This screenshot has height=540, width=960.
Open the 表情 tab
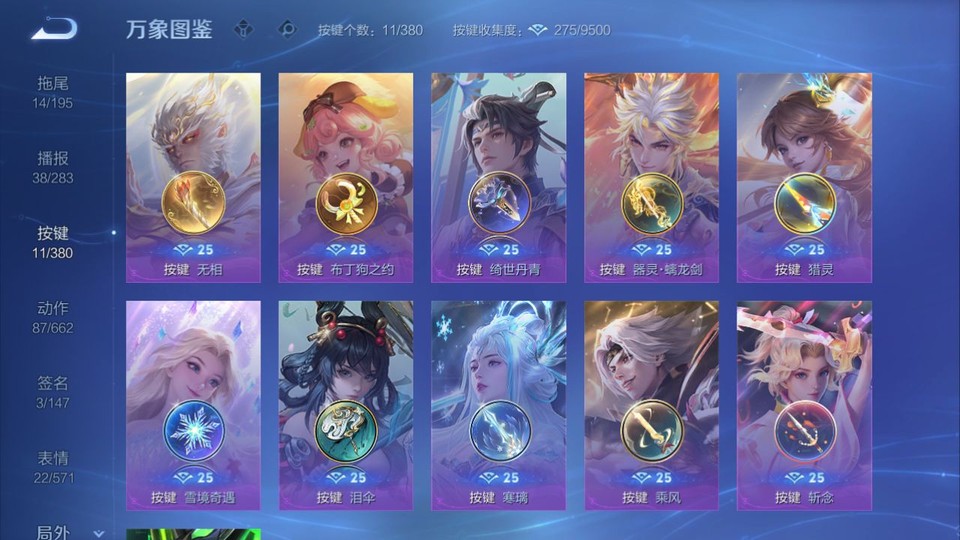pos(53,466)
